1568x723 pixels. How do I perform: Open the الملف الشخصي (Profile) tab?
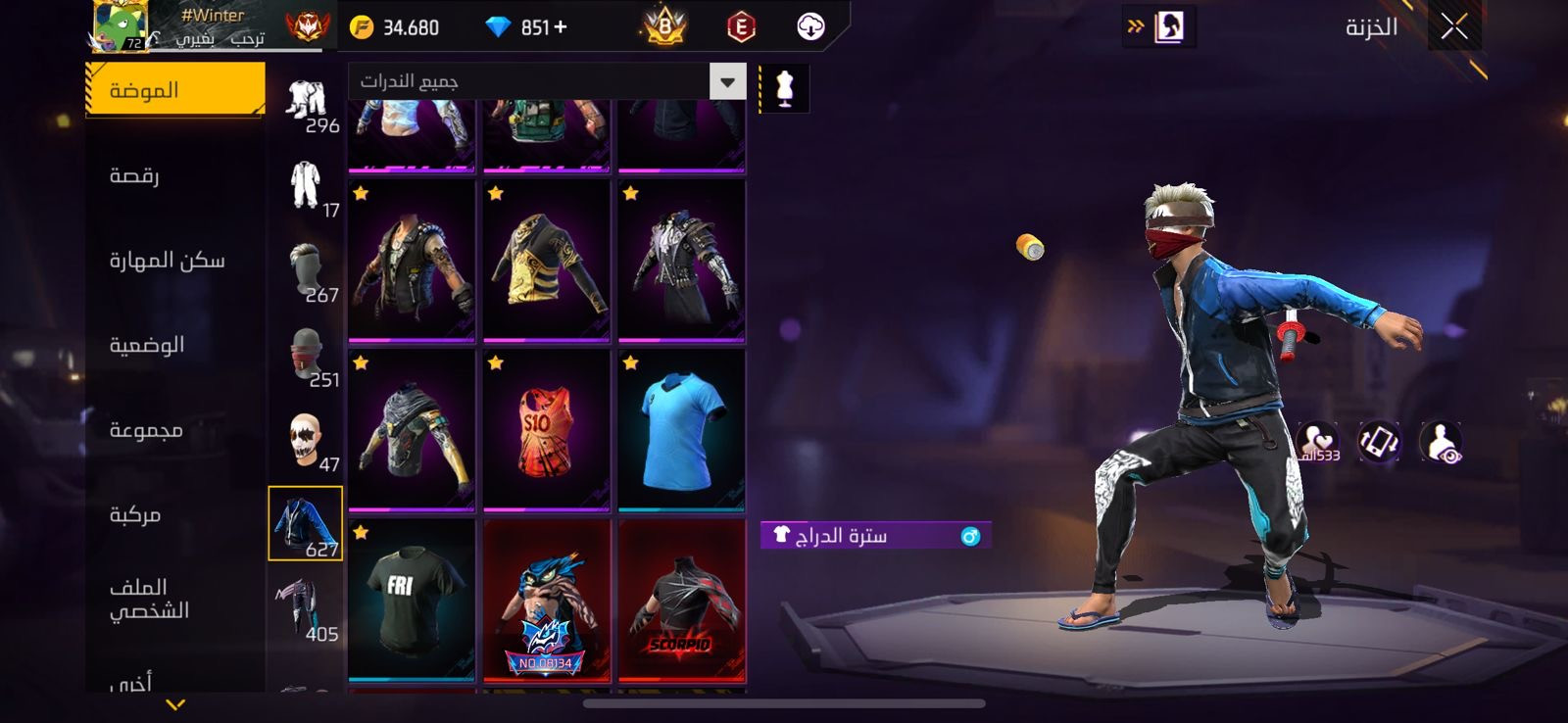click(x=149, y=599)
